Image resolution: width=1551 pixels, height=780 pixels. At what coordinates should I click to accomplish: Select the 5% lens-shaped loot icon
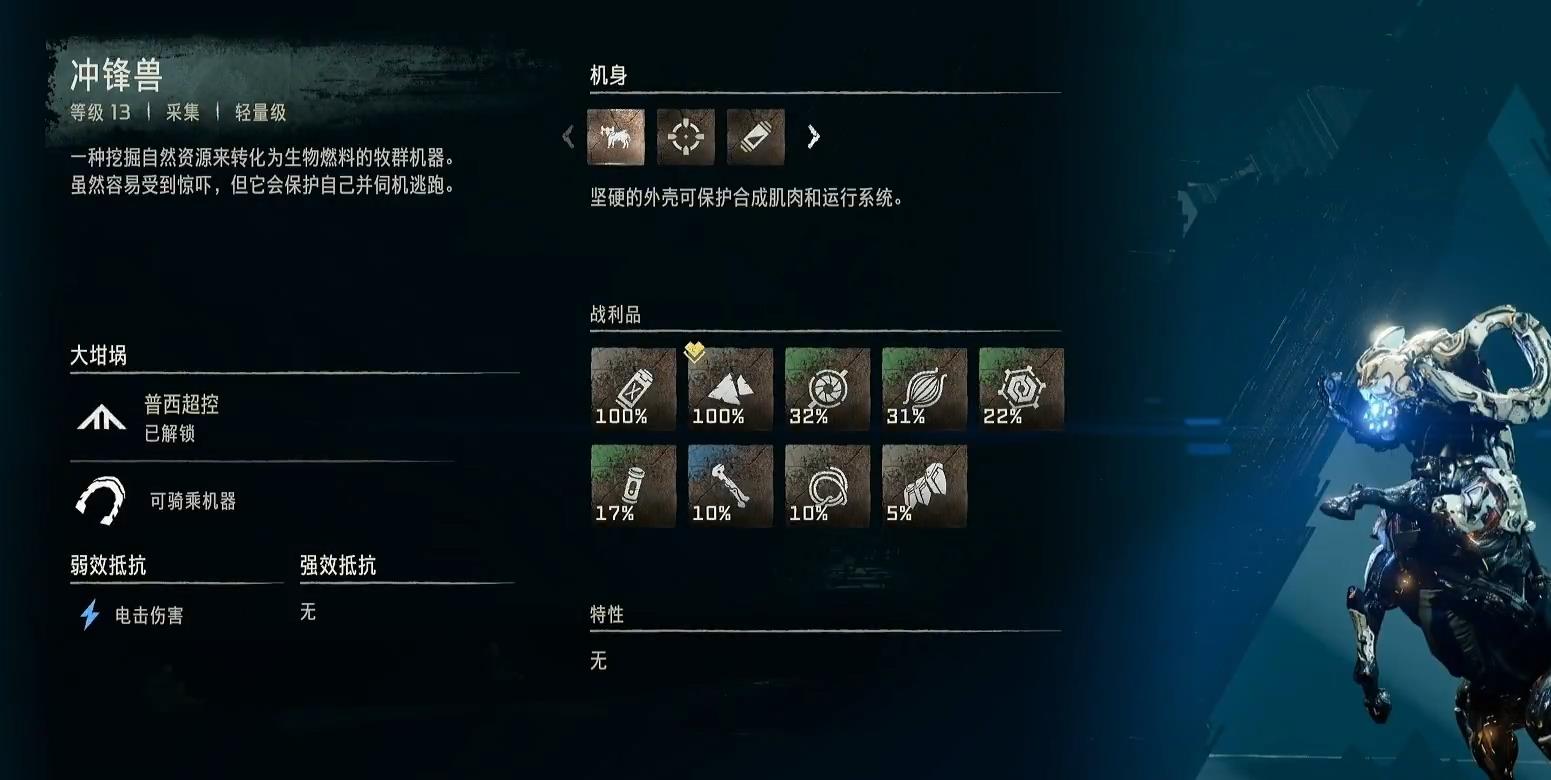(x=921, y=485)
